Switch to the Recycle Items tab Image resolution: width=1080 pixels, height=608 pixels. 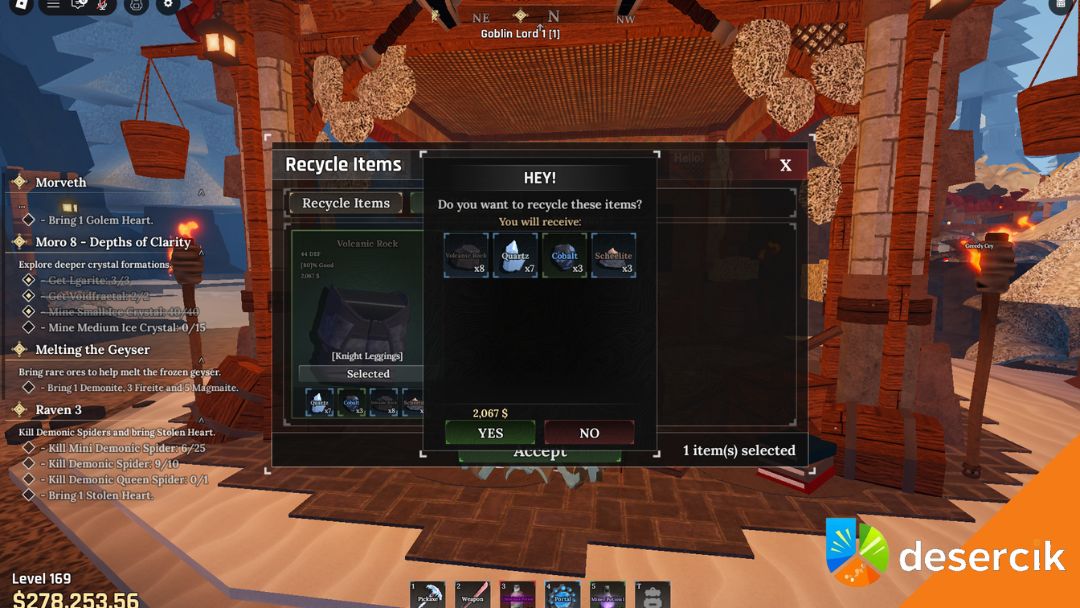click(346, 203)
